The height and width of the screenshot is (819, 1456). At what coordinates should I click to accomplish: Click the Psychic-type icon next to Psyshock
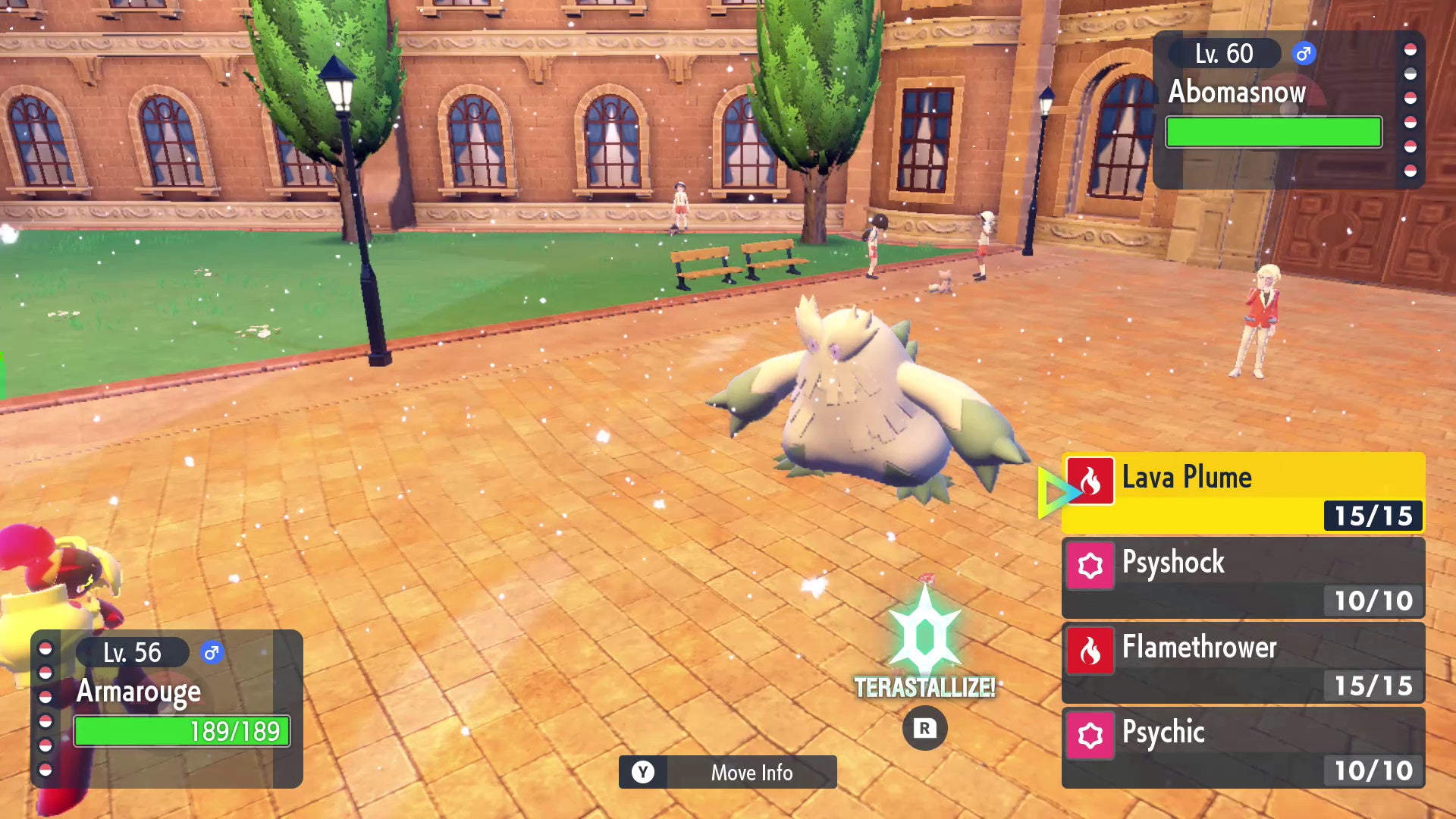[x=1092, y=566]
